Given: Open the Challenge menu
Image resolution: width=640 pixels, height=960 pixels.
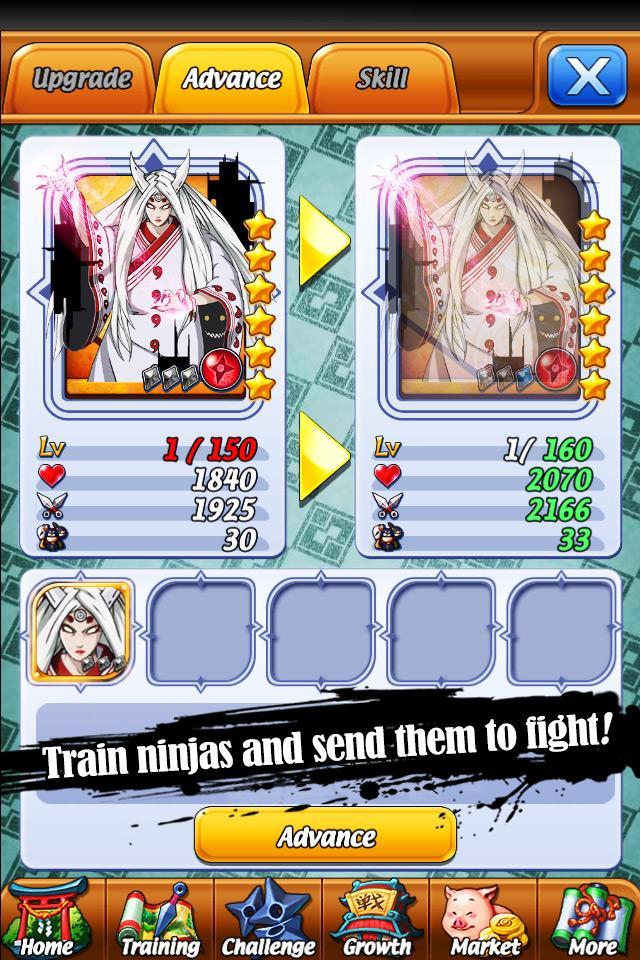Looking at the screenshot, I should [268, 920].
